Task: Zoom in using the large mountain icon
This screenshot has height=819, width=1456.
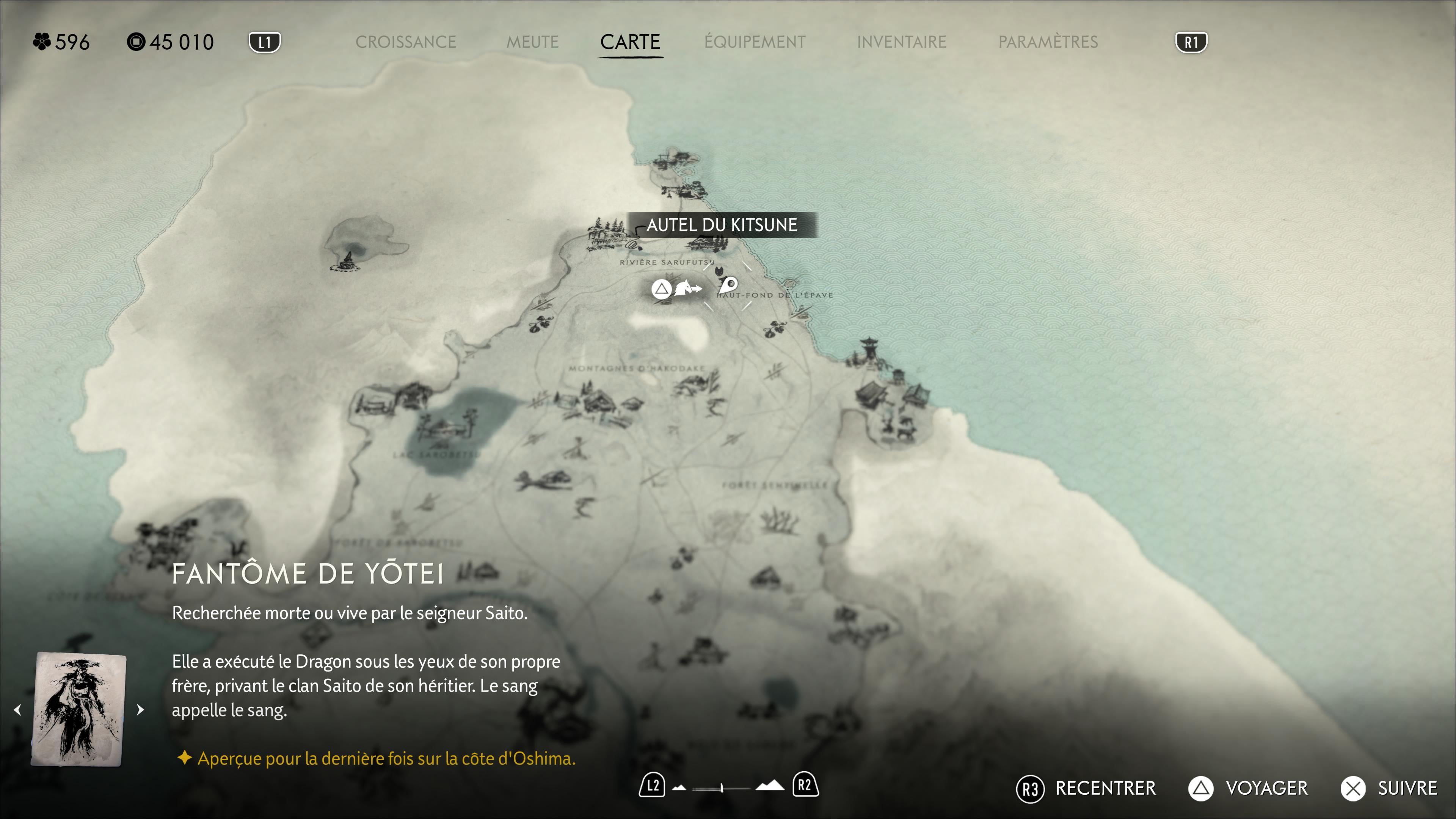Action: [x=770, y=786]
